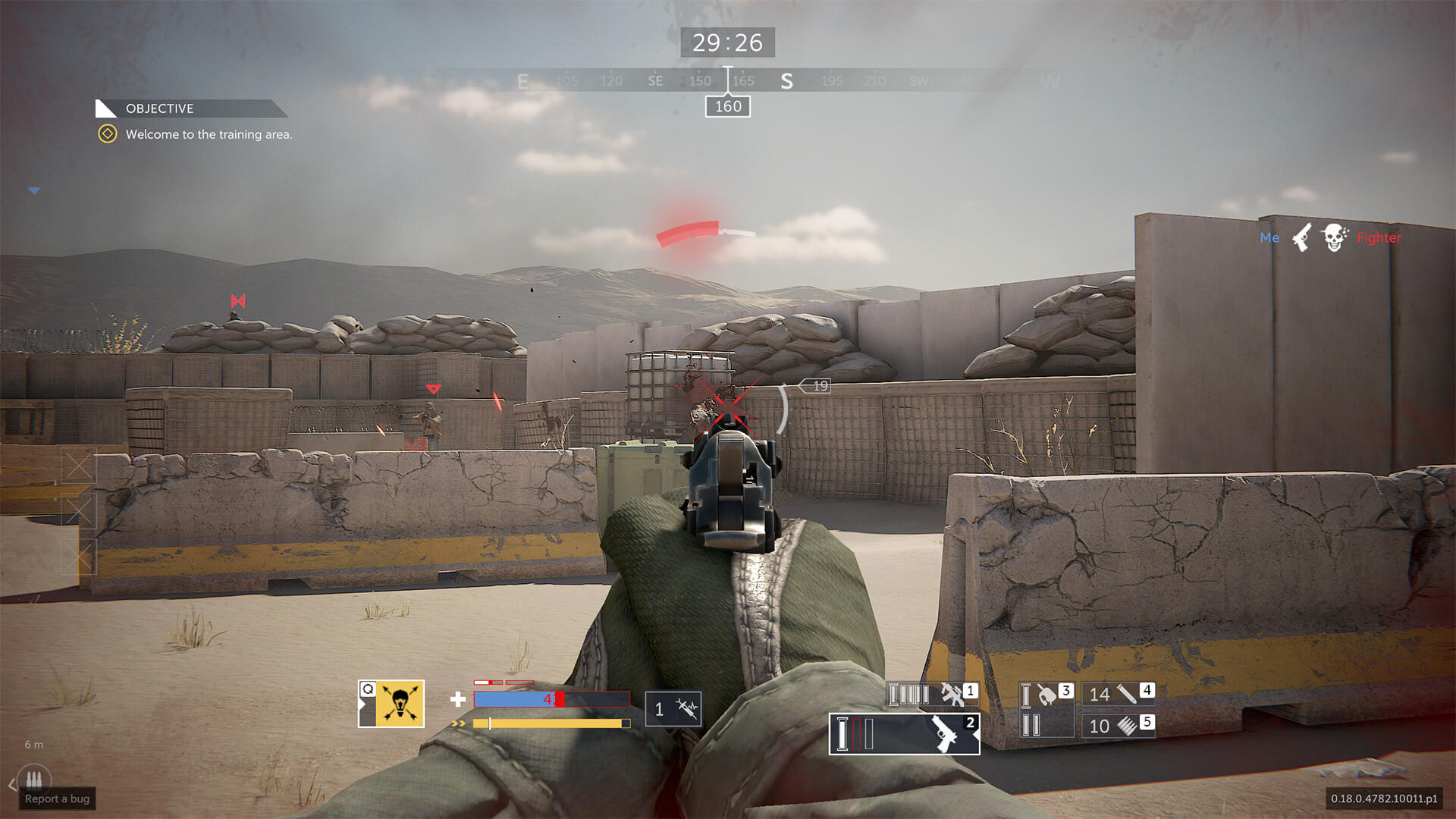Image resolution: width=1456 pixels, height=819 pixels.
Task: Click the double-chevron next to the stamina bar
Action: pos(458,723)
